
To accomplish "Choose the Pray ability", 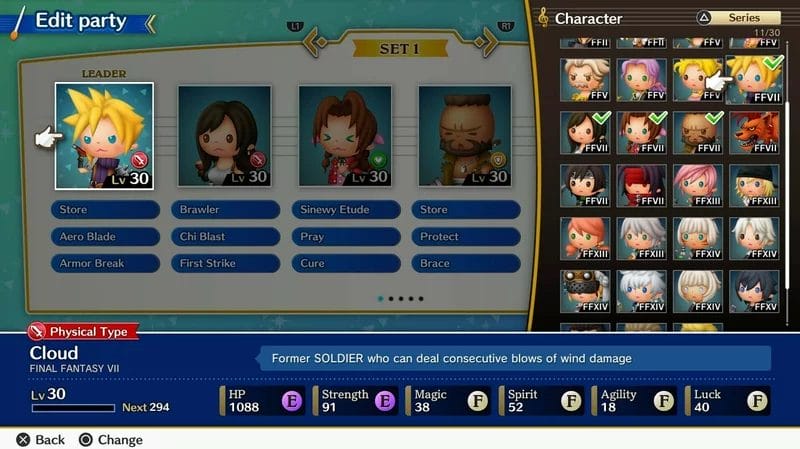I will (x=345, y=237).
